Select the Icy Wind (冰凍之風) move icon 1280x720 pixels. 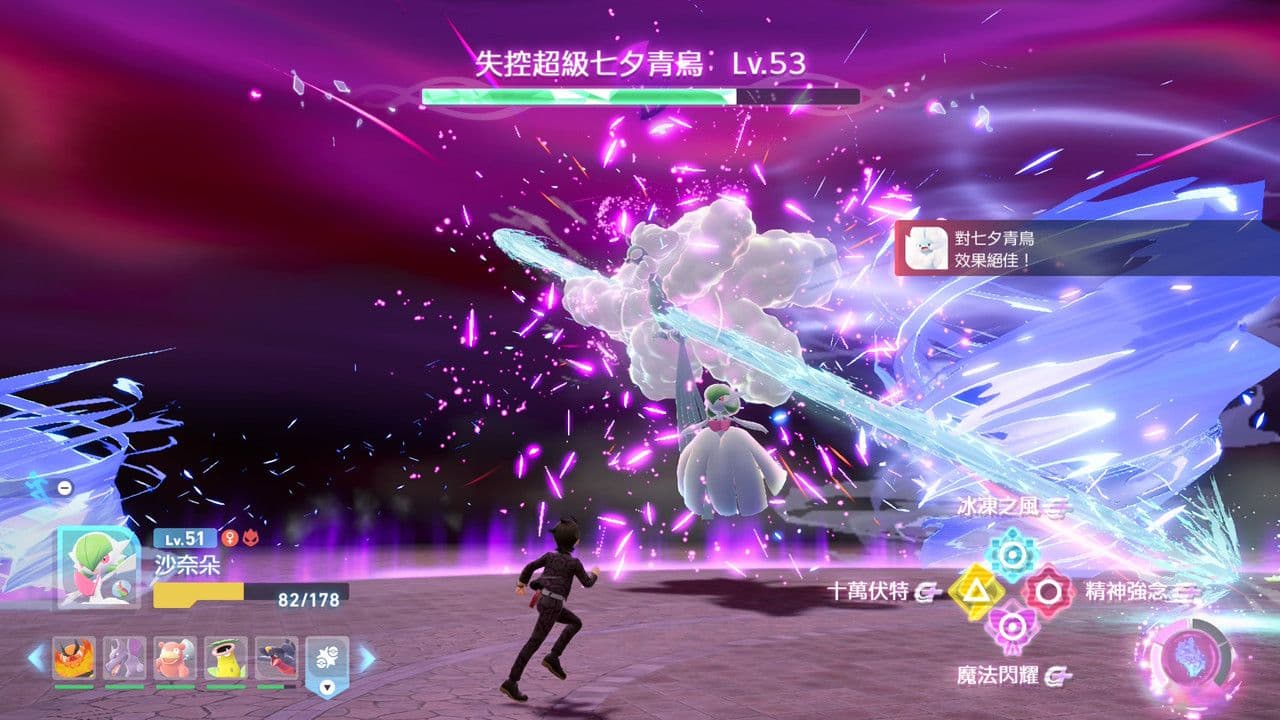[1012, 551]
